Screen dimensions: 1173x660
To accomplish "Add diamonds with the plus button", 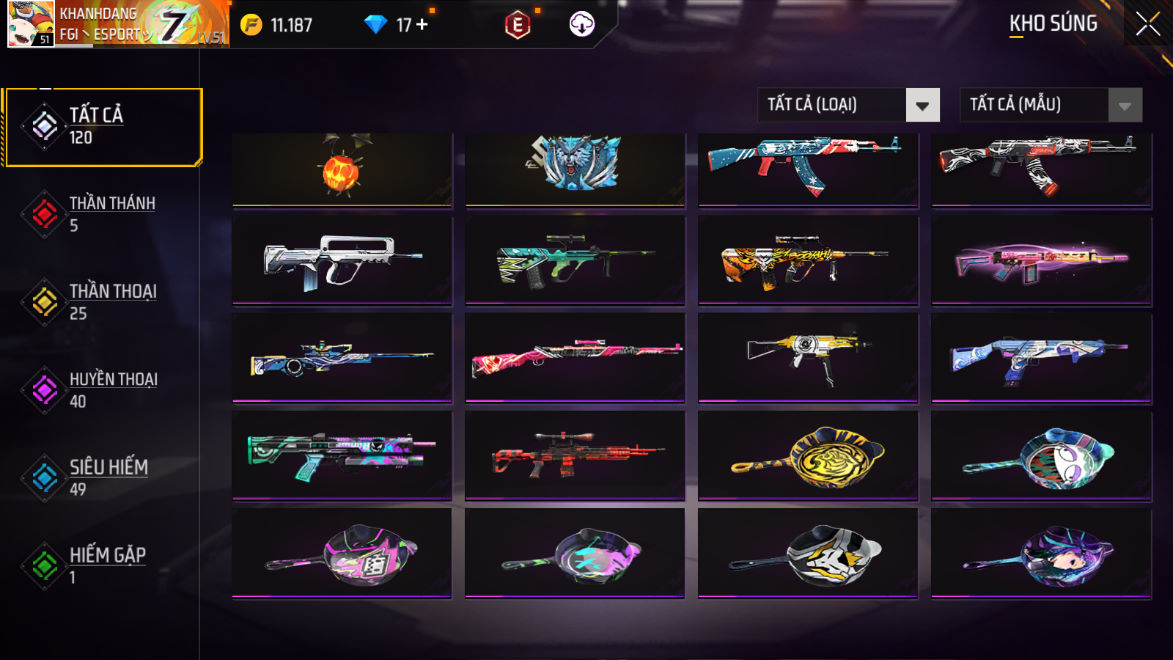I will point(422,25).
